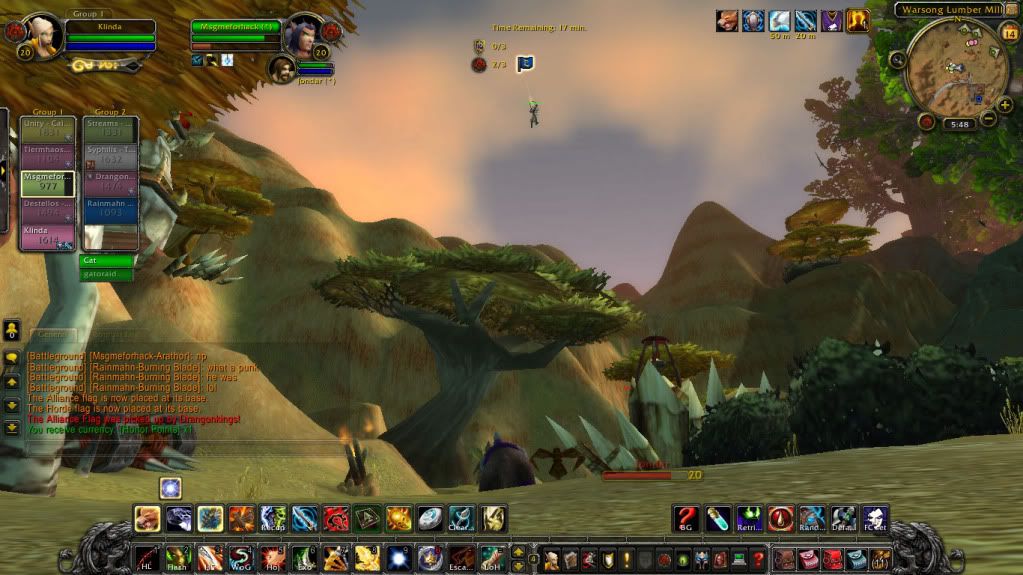Activate the Exo ability
This screenshot has height=575, width=1023.
pos(303,558)
